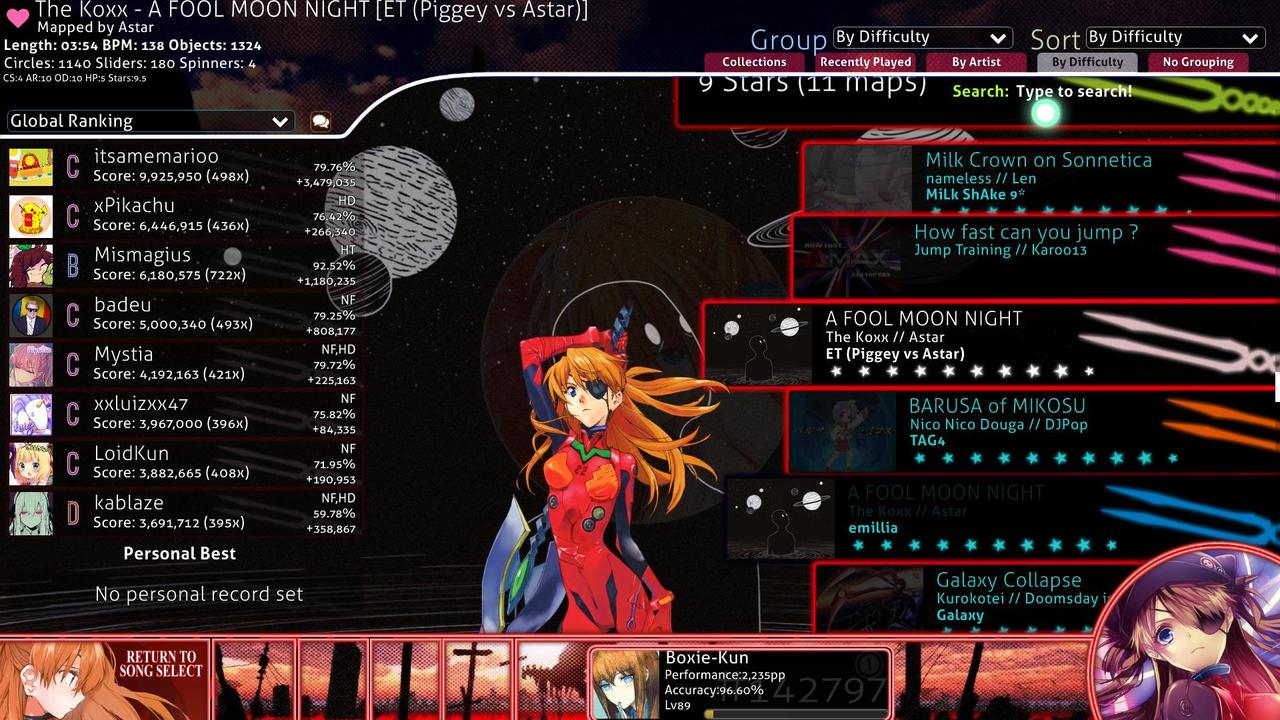1280x720 pixels.
Task: Switch to the Collections tab
Action: 754,61
